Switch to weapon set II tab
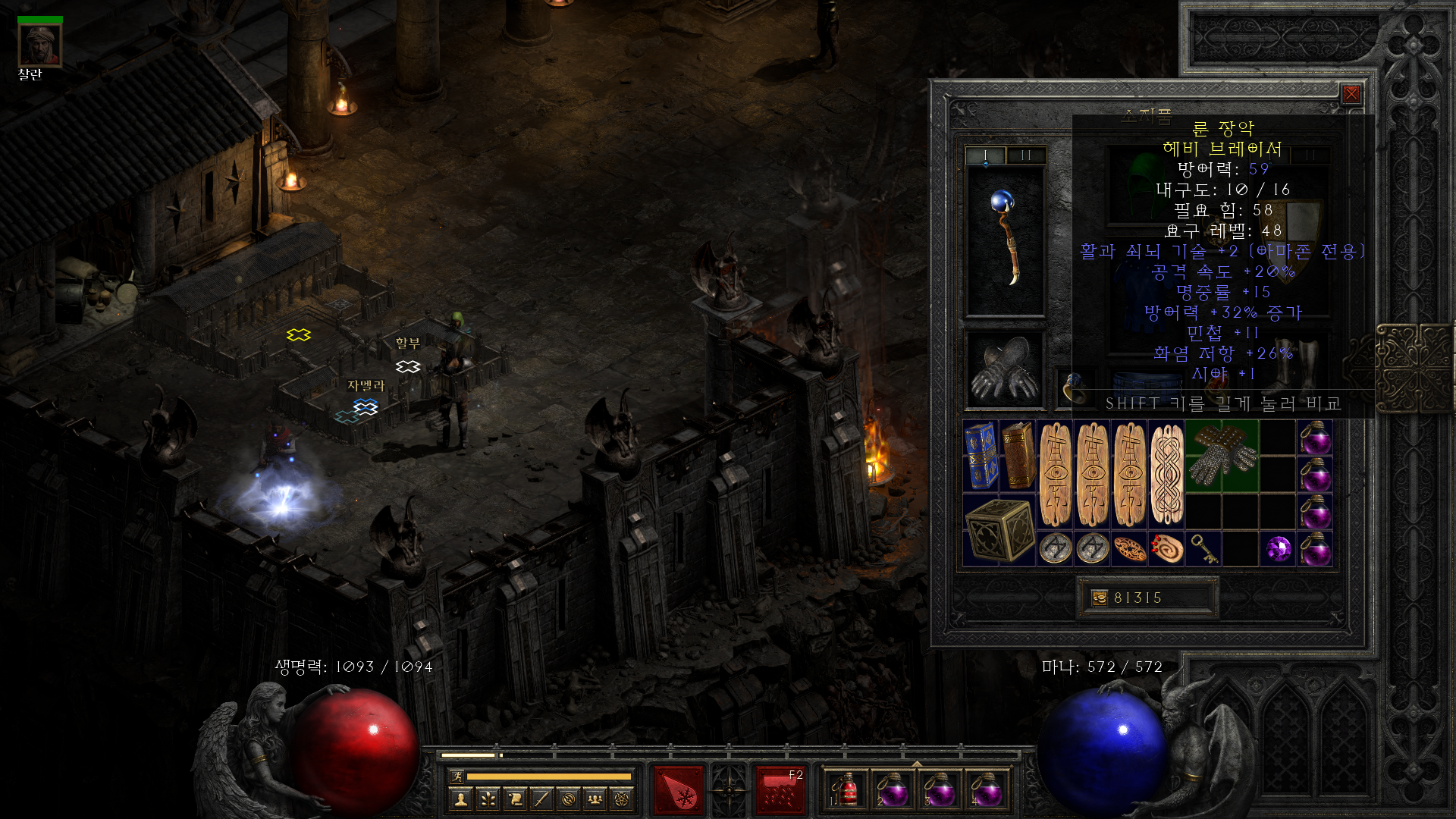Screen dimensions: 1456x819 [1025, 155]
